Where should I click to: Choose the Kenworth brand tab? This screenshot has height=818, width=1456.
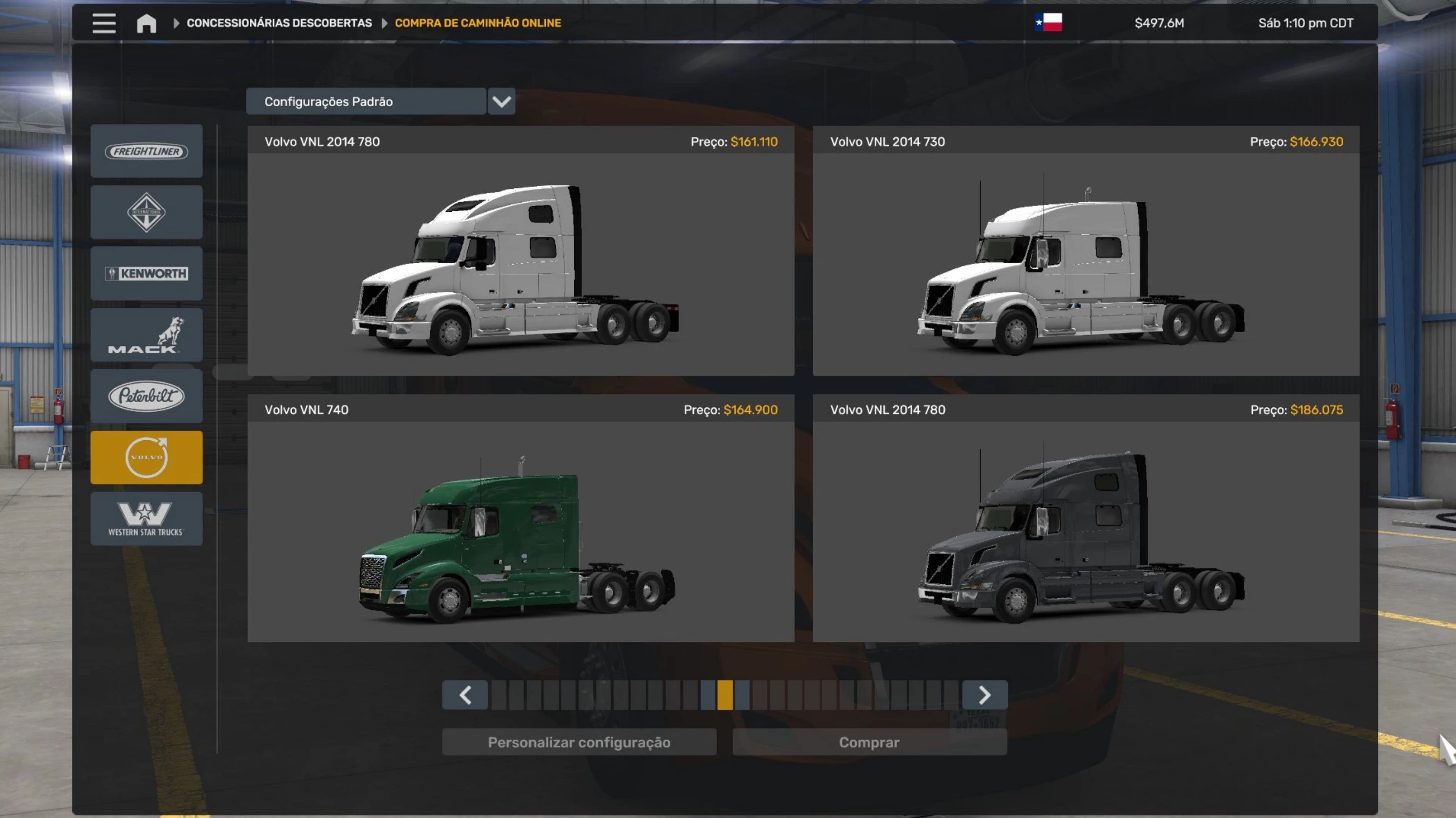(147, 274)
